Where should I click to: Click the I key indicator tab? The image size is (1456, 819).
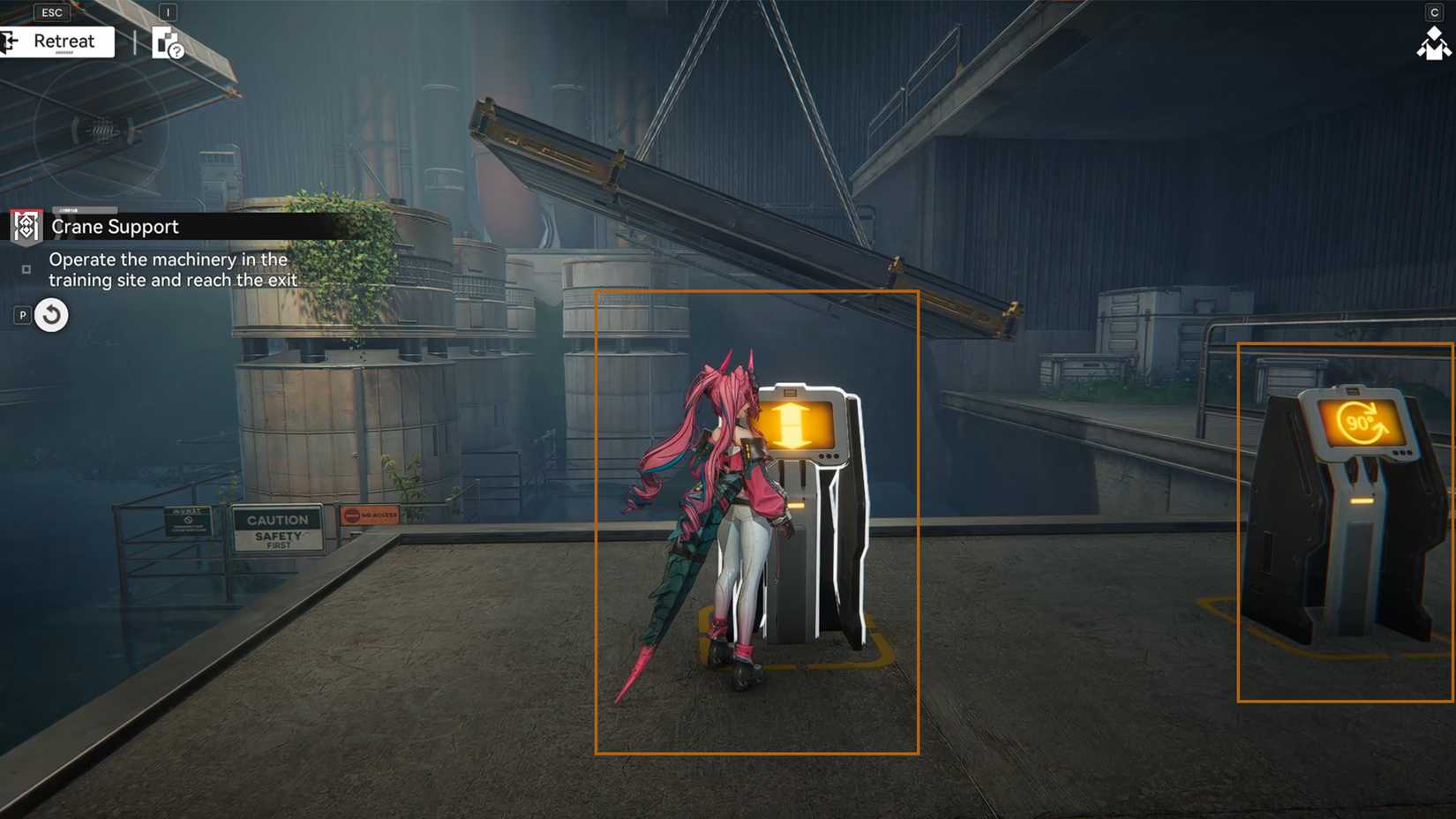pos(169,12)
